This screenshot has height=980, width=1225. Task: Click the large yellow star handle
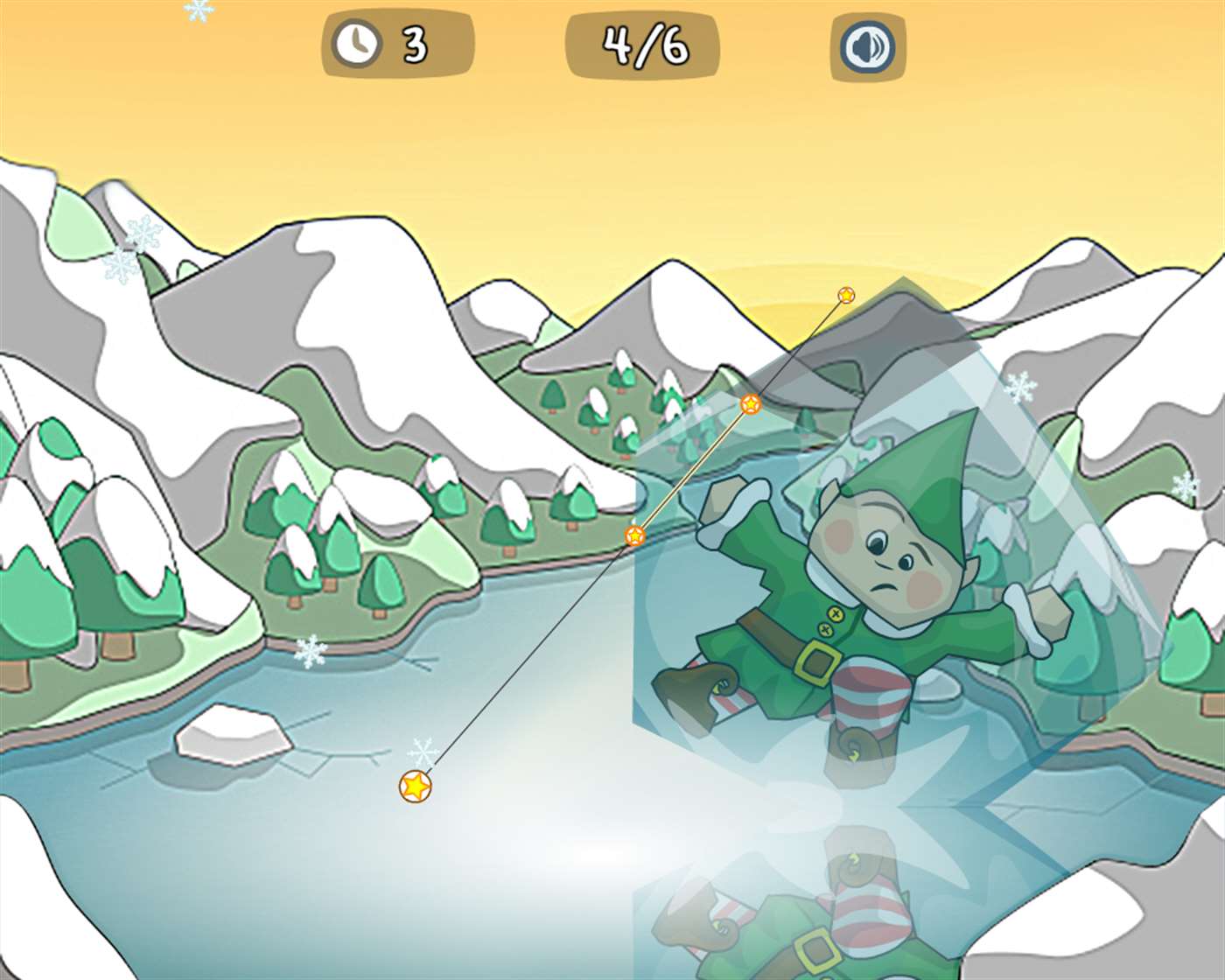416,786
